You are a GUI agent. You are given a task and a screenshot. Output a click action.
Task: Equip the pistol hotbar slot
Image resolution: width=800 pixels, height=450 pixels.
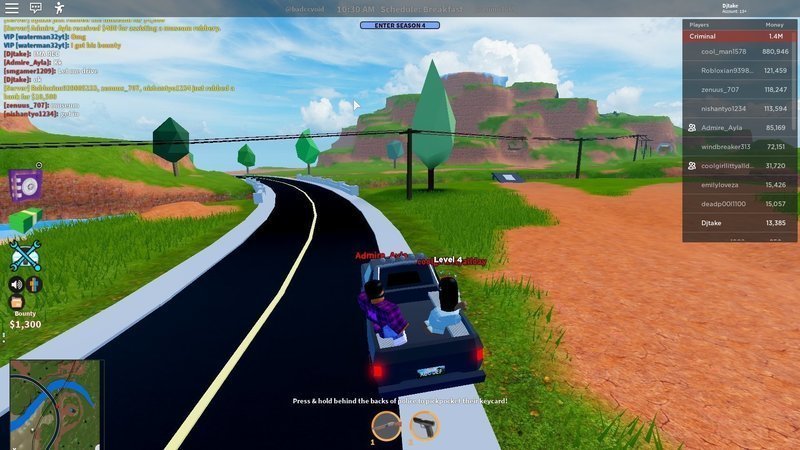(424, 426)
